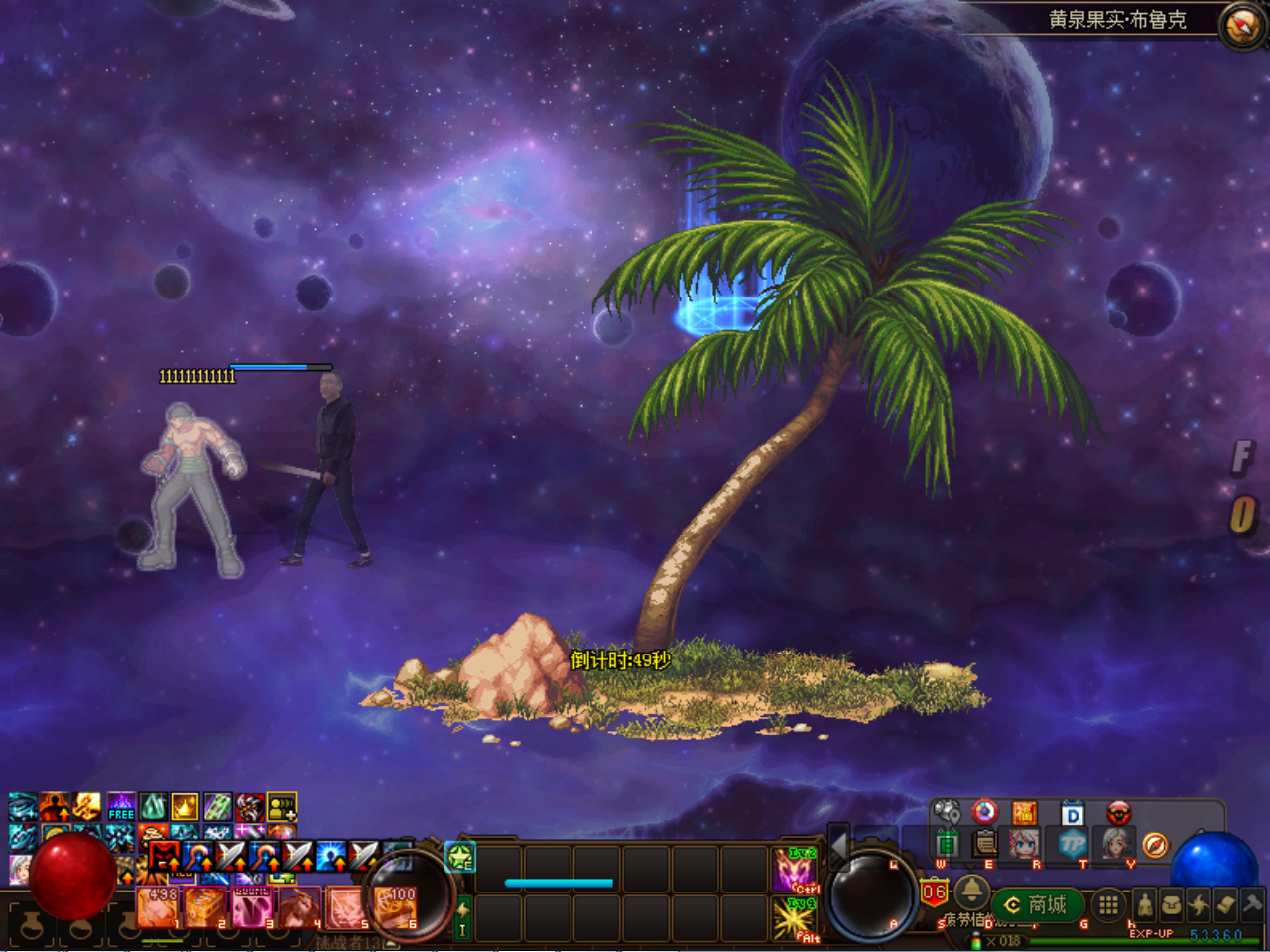This screenshot has width=1270, height=952.
Task: Click the compass icon beside the dungeon name
Action: tap(1241, 24)
